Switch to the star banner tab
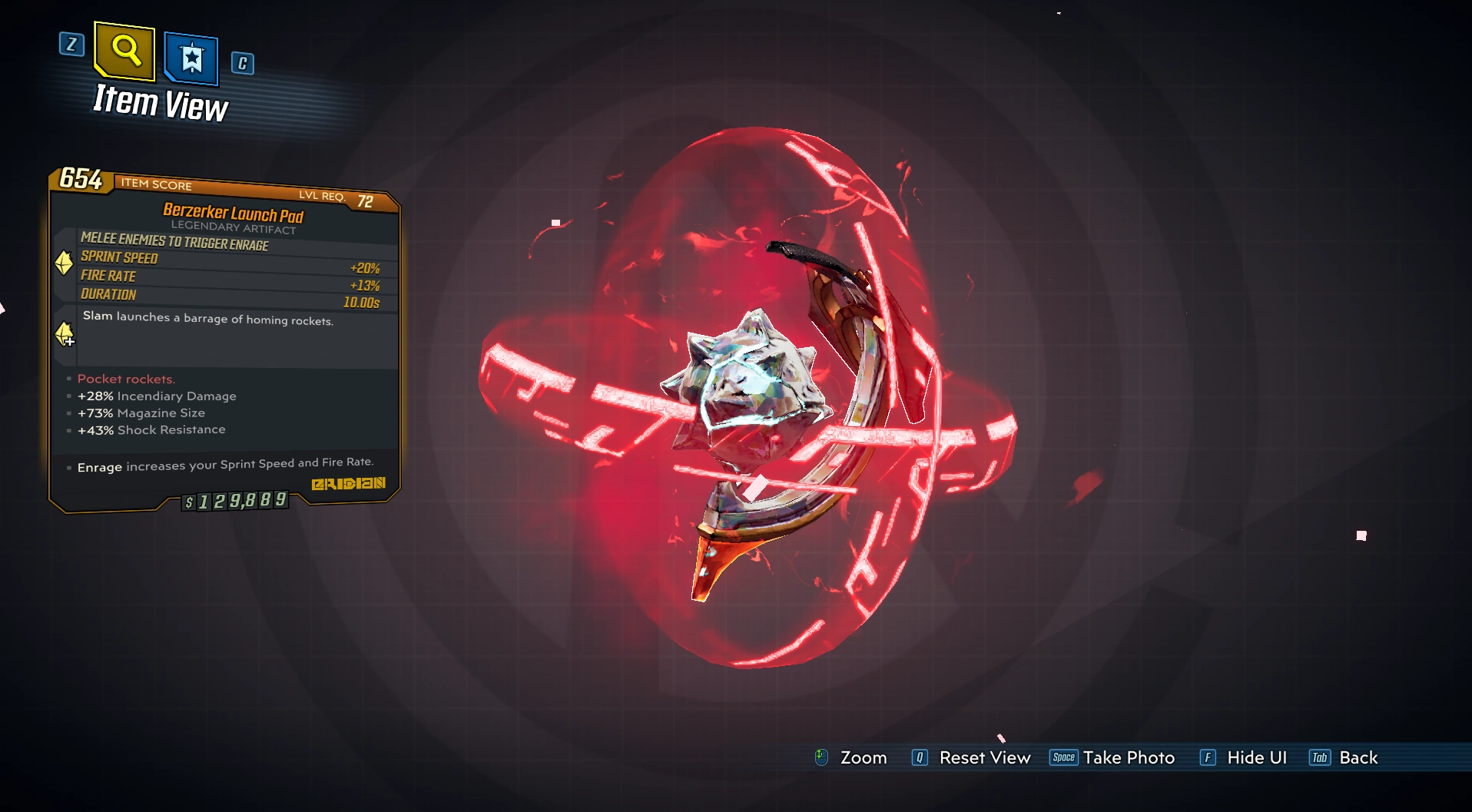This screenshot has width=1472, height=812. click(x=191, y=58)
